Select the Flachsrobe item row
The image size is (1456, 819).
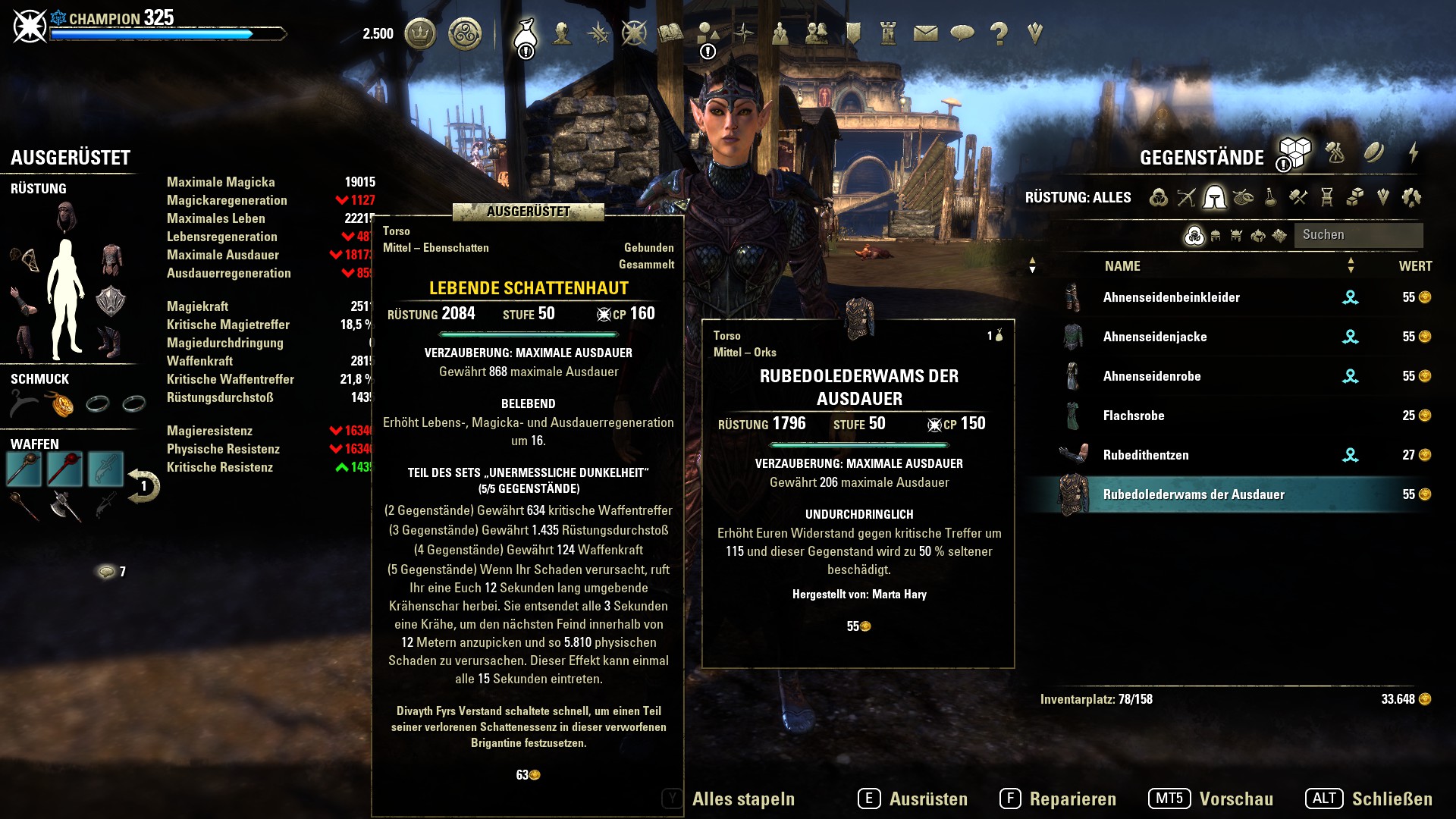point(1133,416)
